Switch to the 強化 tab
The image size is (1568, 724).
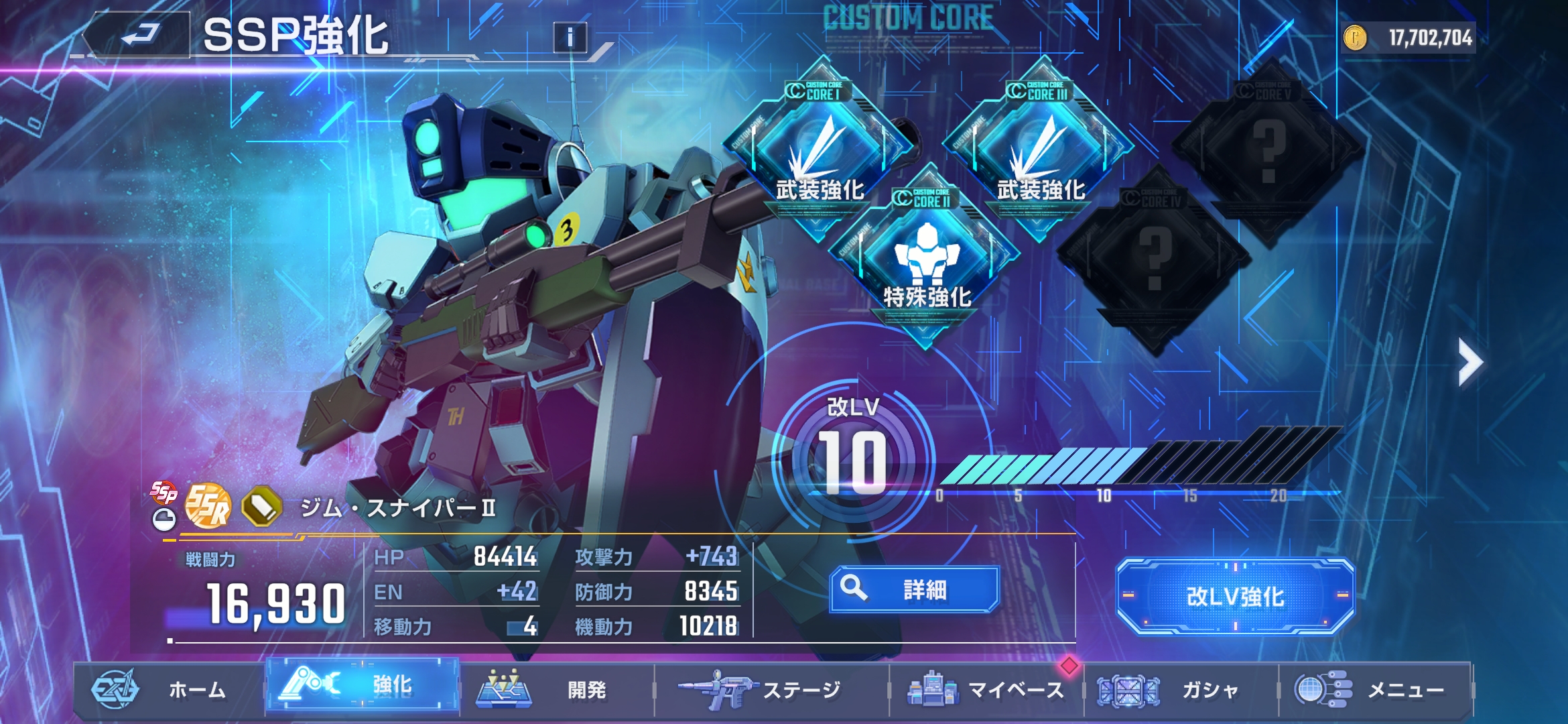click(x=363, y=685)
